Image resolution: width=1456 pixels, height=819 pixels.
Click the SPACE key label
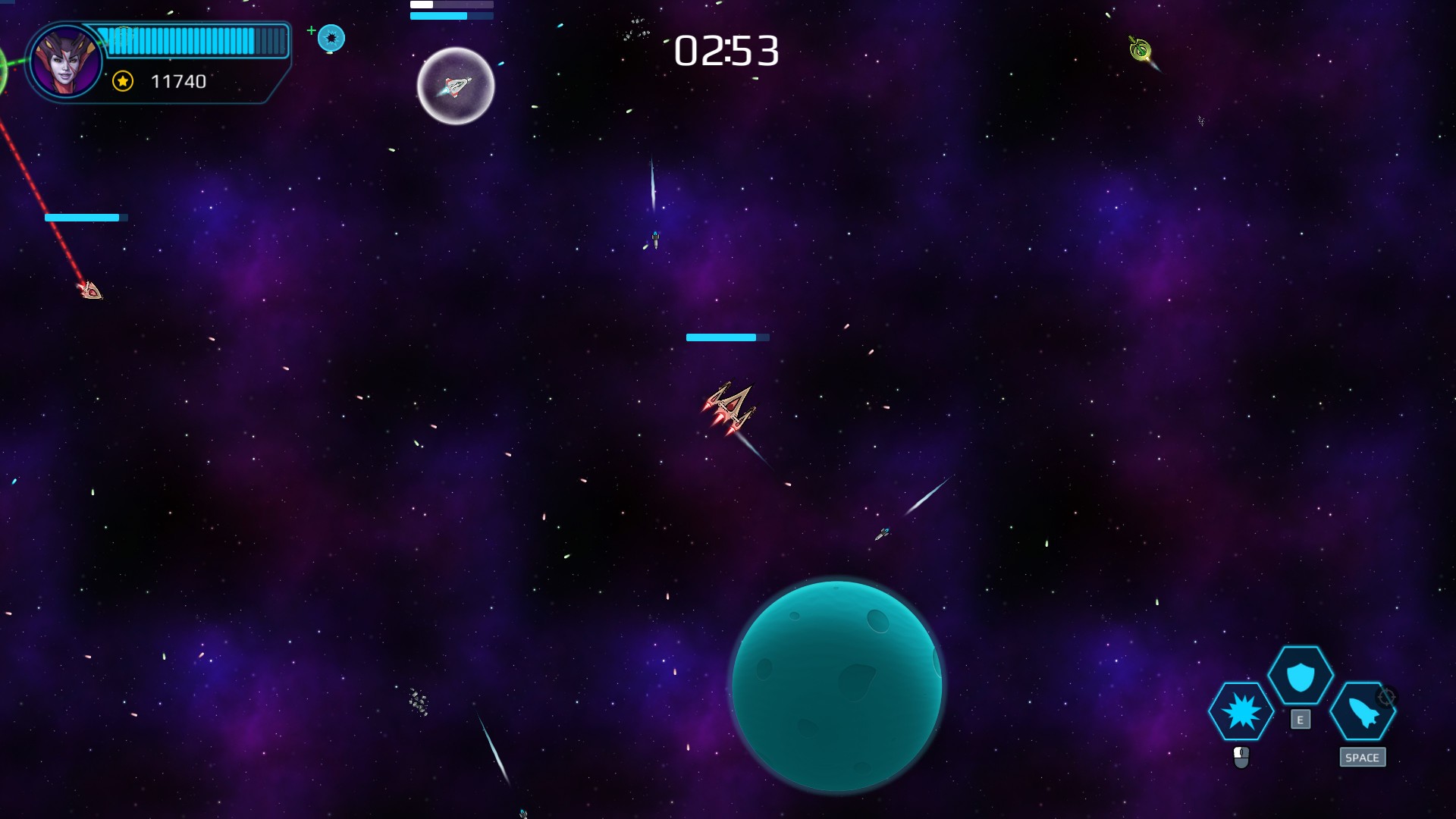(x=1363, y=757)
